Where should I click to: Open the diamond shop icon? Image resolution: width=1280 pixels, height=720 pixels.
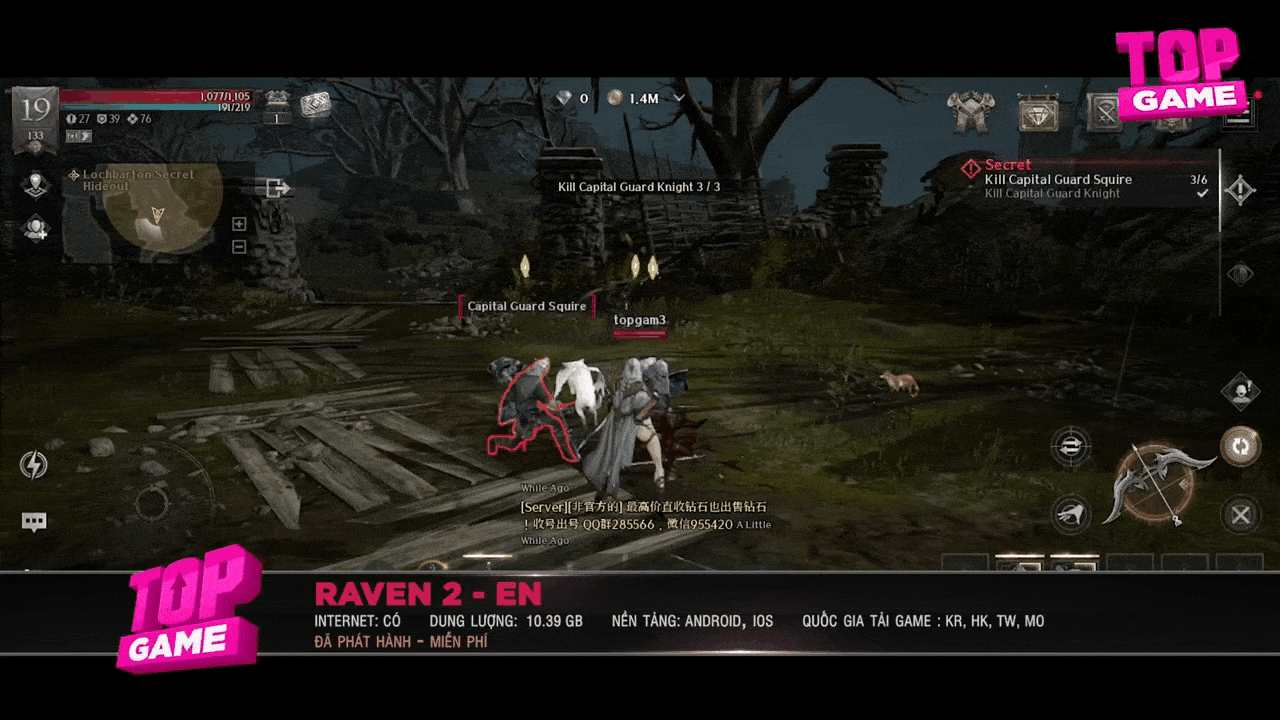[1039, 113]
